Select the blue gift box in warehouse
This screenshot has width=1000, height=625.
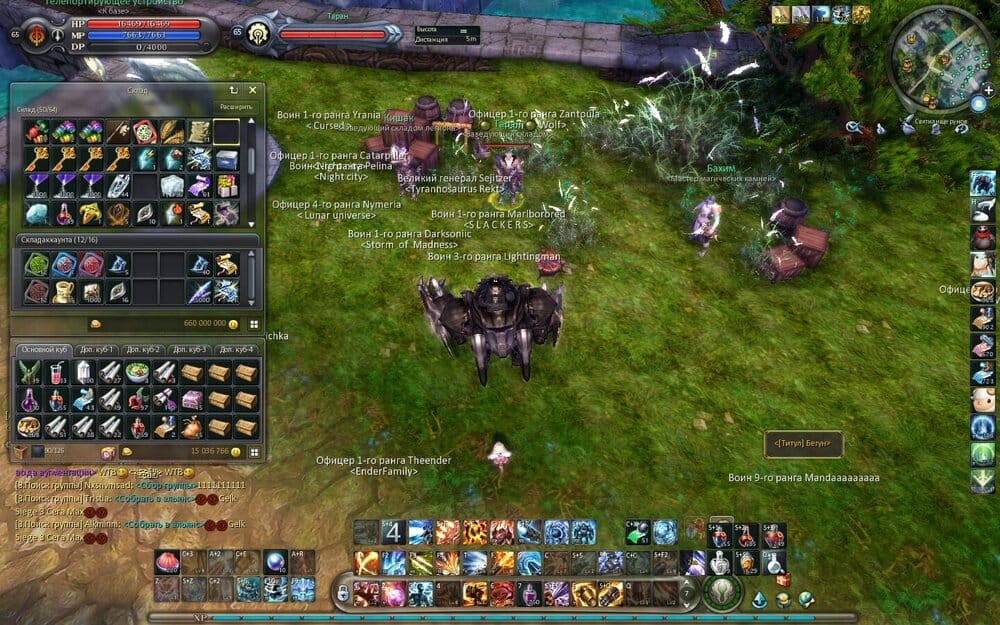click(227, 159)
